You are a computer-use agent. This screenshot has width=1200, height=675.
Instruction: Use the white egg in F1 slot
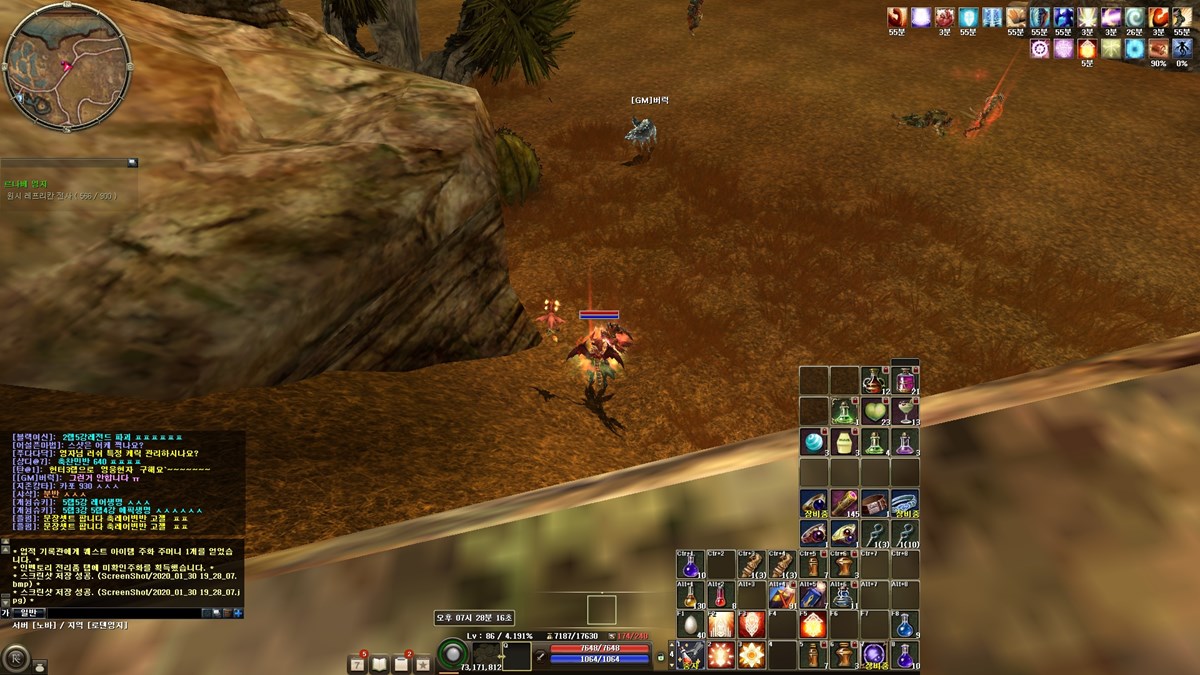tap(689, 625)
